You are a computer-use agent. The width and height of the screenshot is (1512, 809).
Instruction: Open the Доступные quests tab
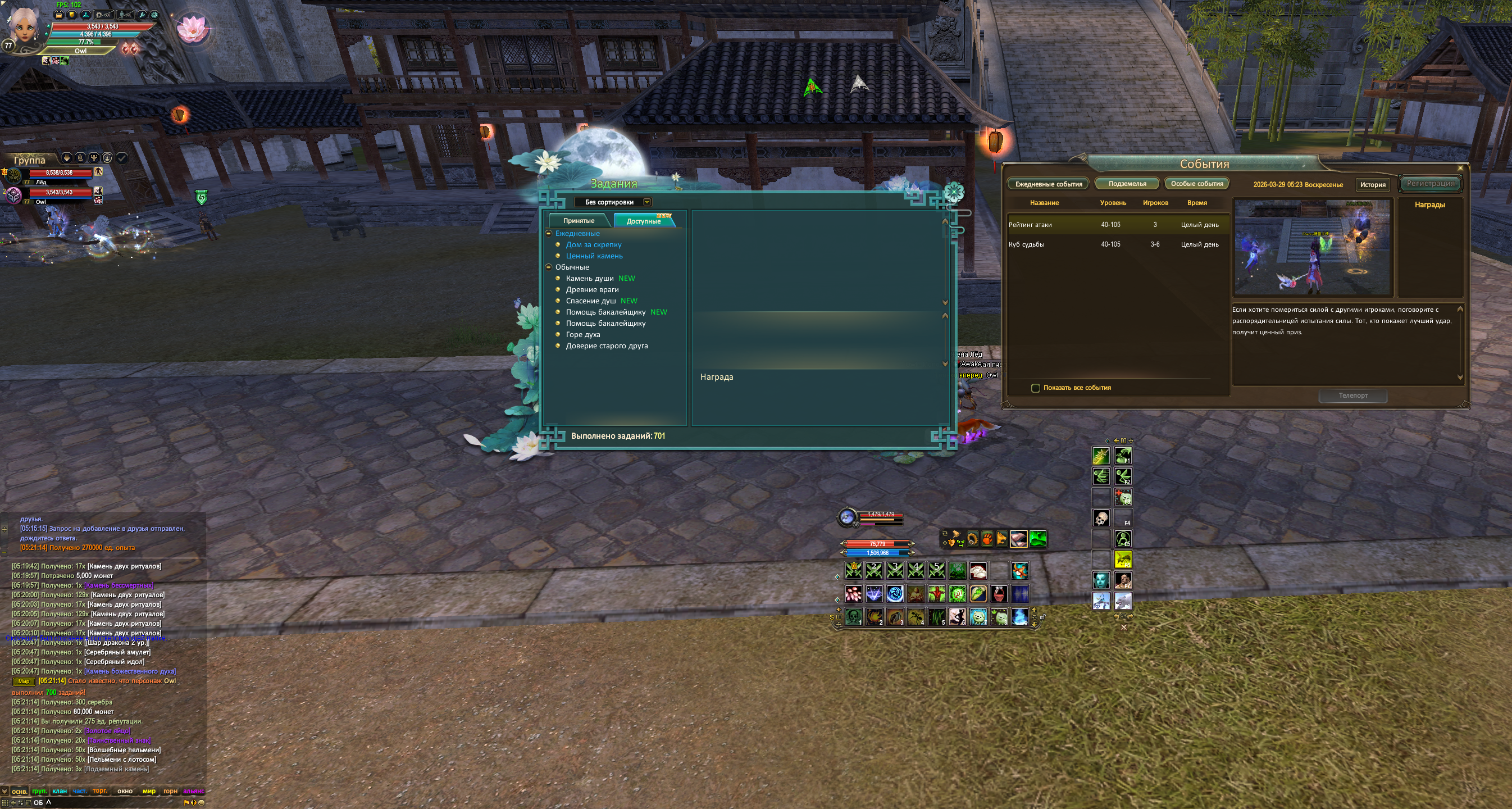click(x=643, y=221)
